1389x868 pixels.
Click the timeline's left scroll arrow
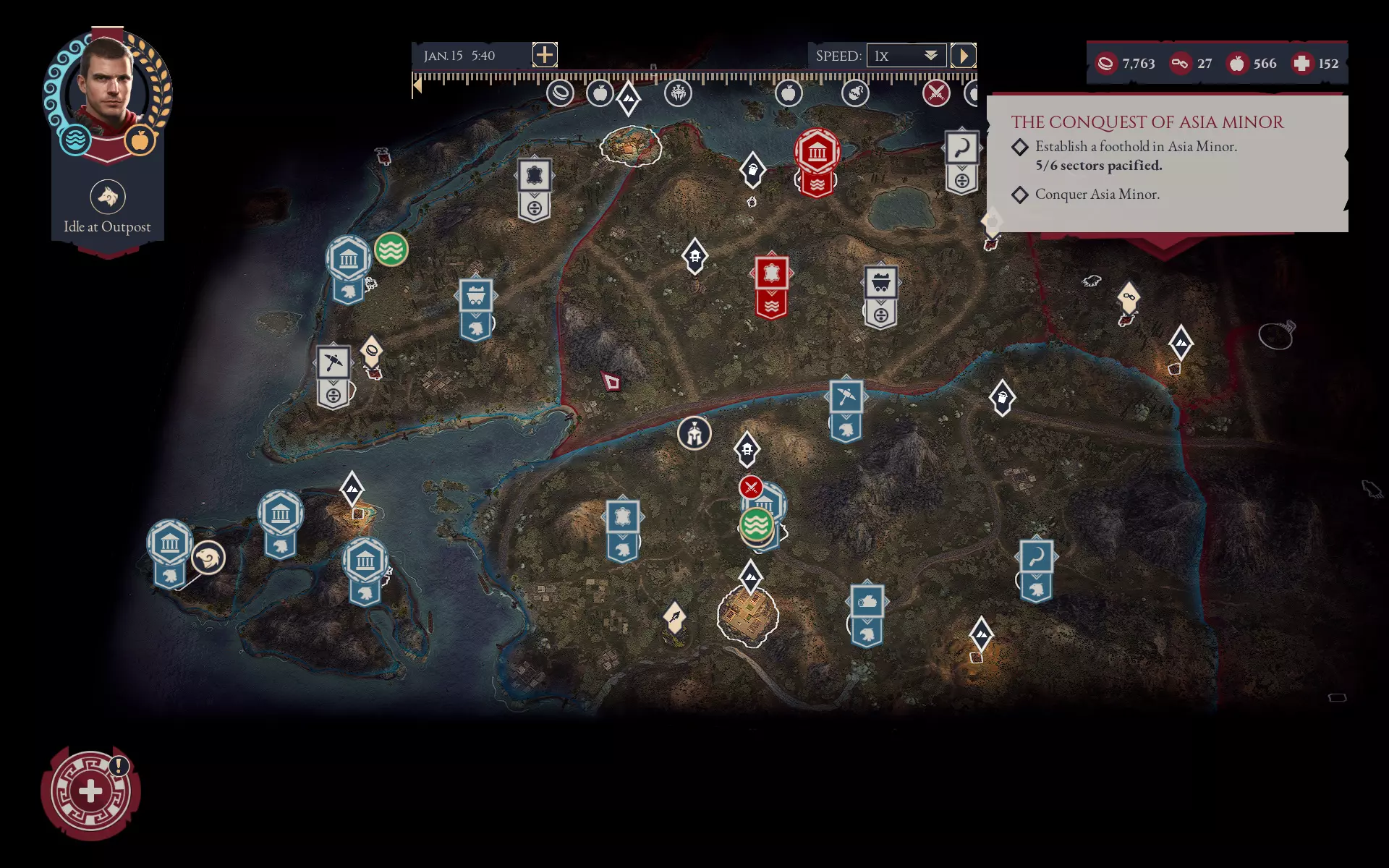point(417,86)
